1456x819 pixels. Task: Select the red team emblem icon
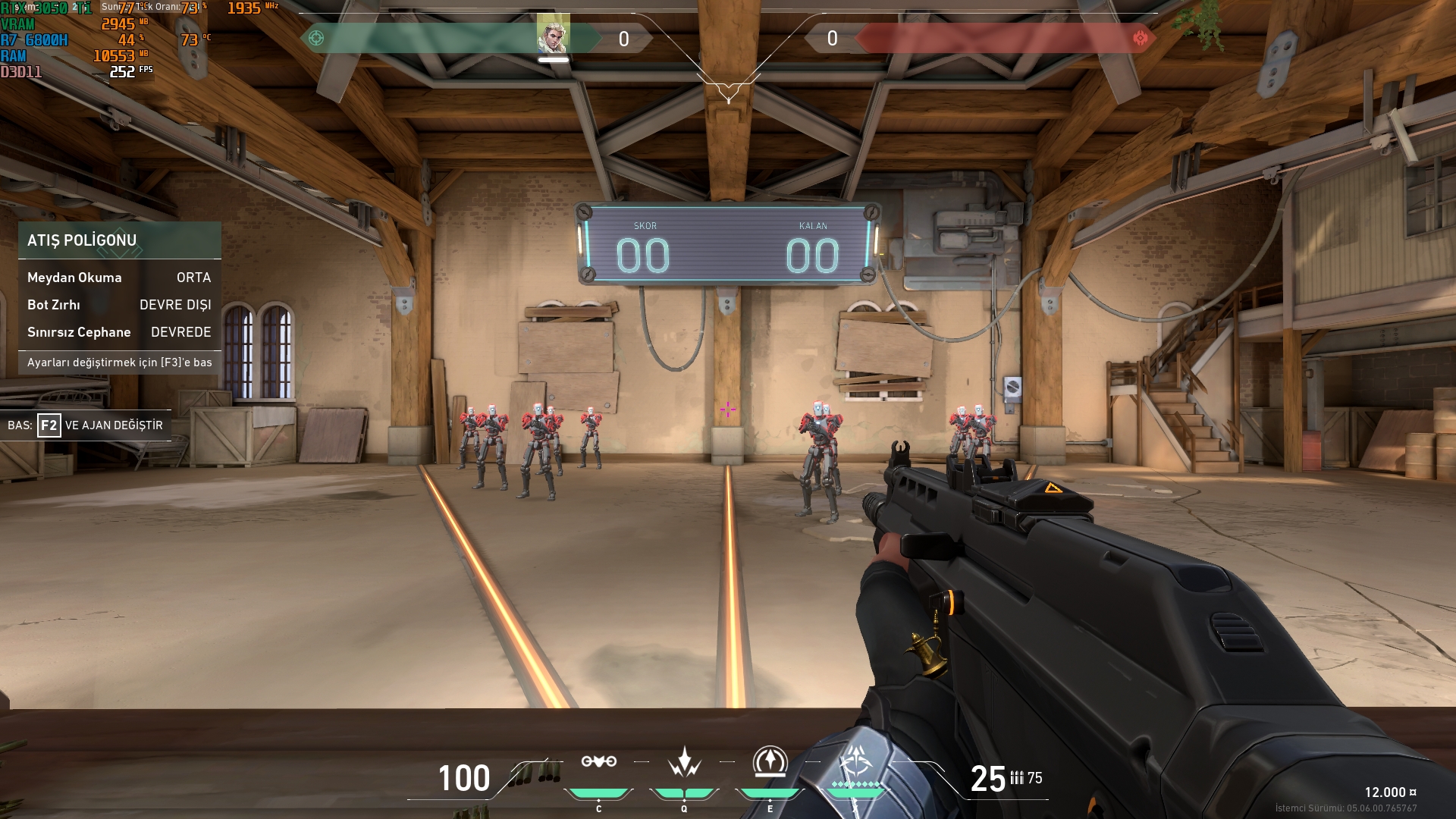(x=1140, y=38)
